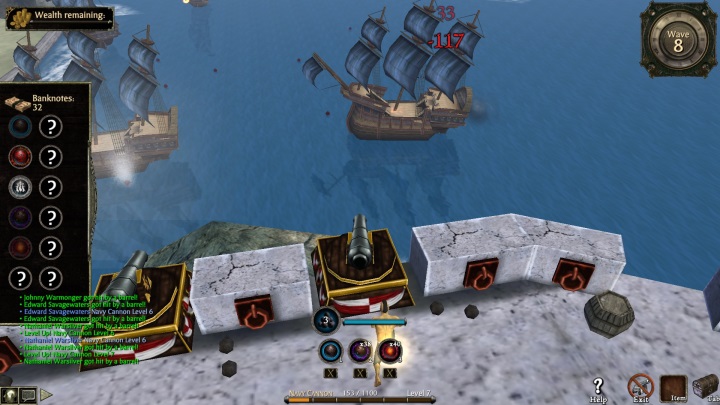Screen dimensions: 720x405
Task: Click the loaded cannonball stack icon
Action: pyautogui.click(x=327, y=321)
